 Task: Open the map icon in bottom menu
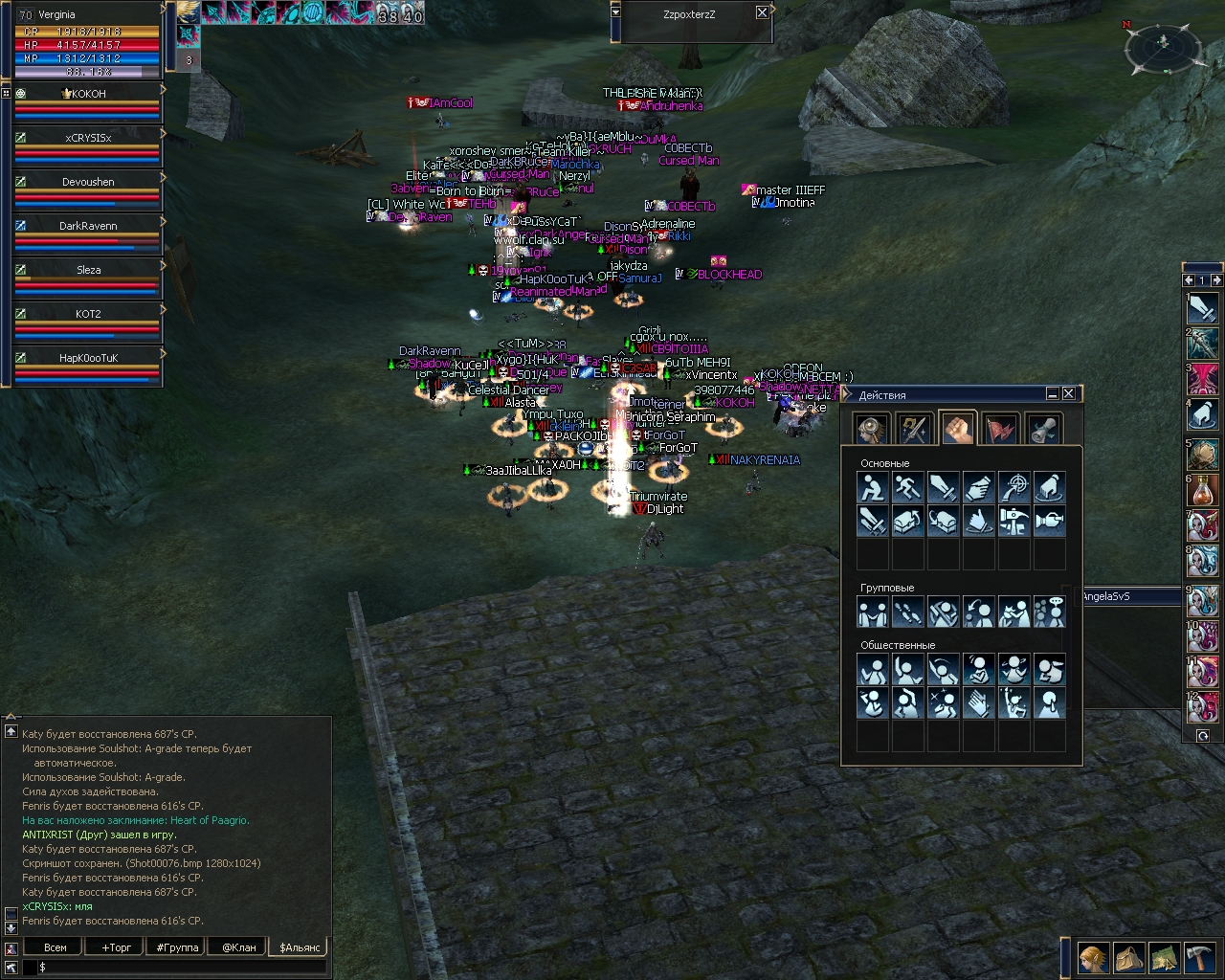tap(1164, 957)
